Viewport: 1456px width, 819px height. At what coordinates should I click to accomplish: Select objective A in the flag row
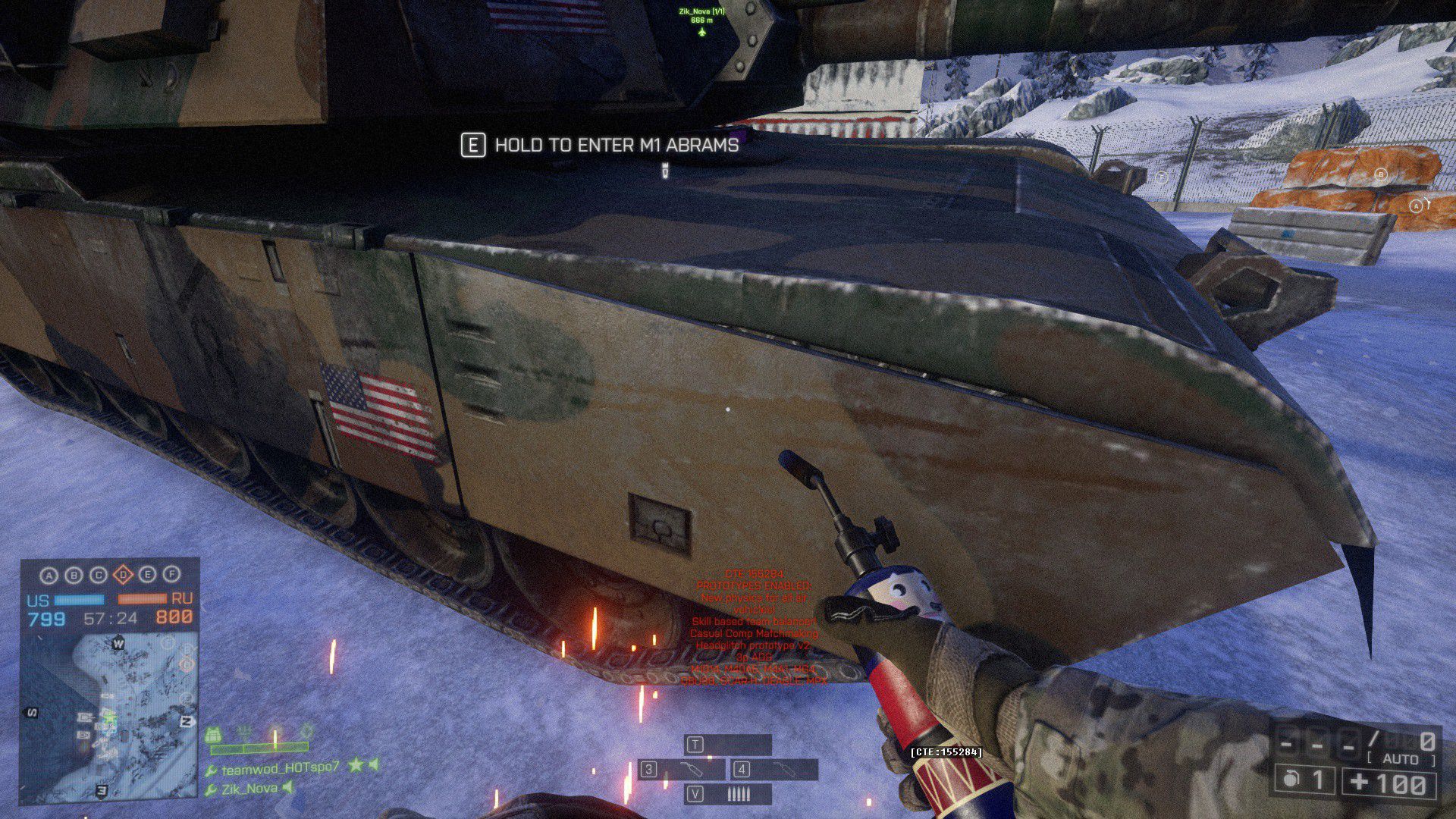49,576
